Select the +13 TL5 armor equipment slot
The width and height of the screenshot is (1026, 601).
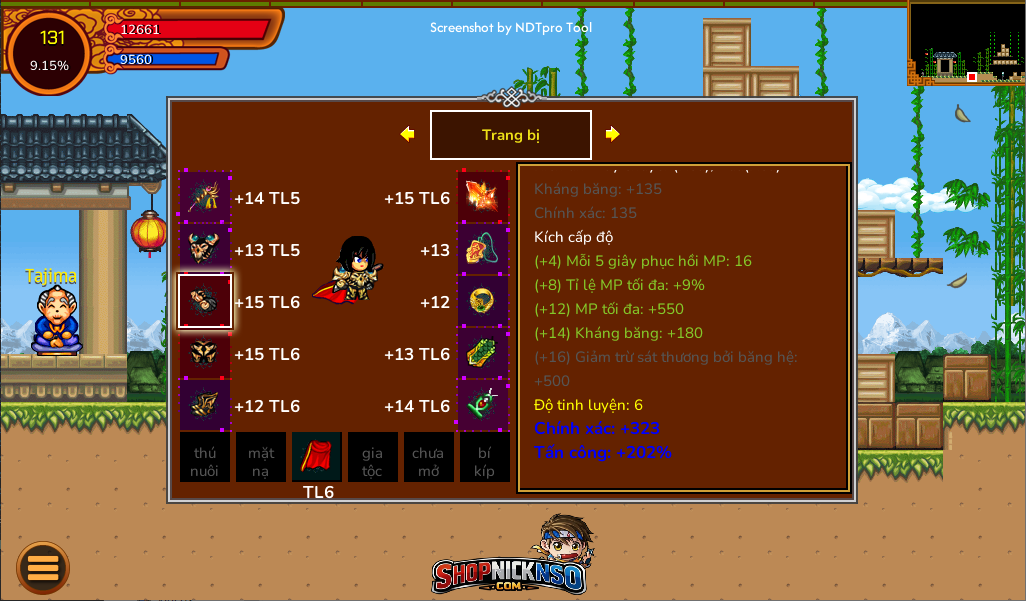pos(205,249)
